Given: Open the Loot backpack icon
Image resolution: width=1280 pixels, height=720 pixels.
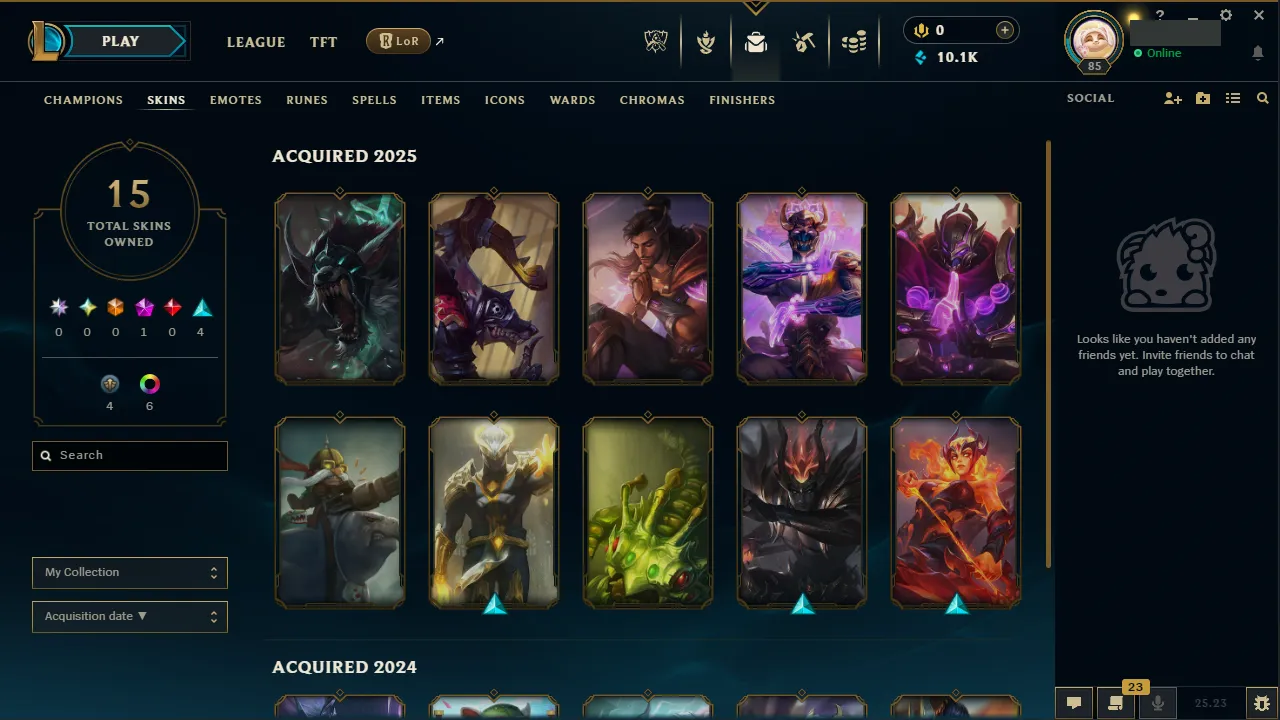Looking at the screenshot, I should (755, 41).
